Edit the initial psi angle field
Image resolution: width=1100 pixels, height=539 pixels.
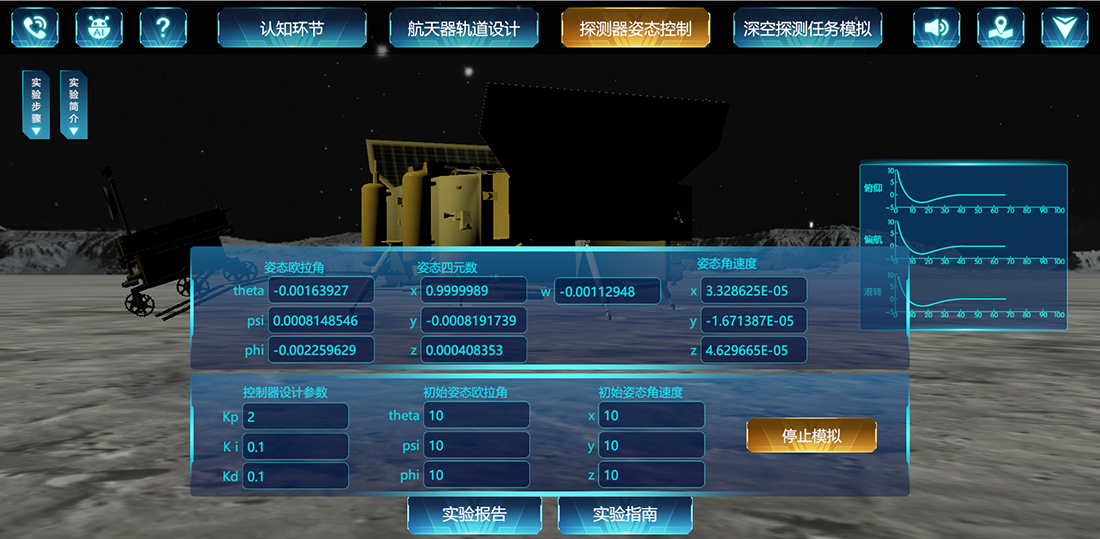coord(476,446)
